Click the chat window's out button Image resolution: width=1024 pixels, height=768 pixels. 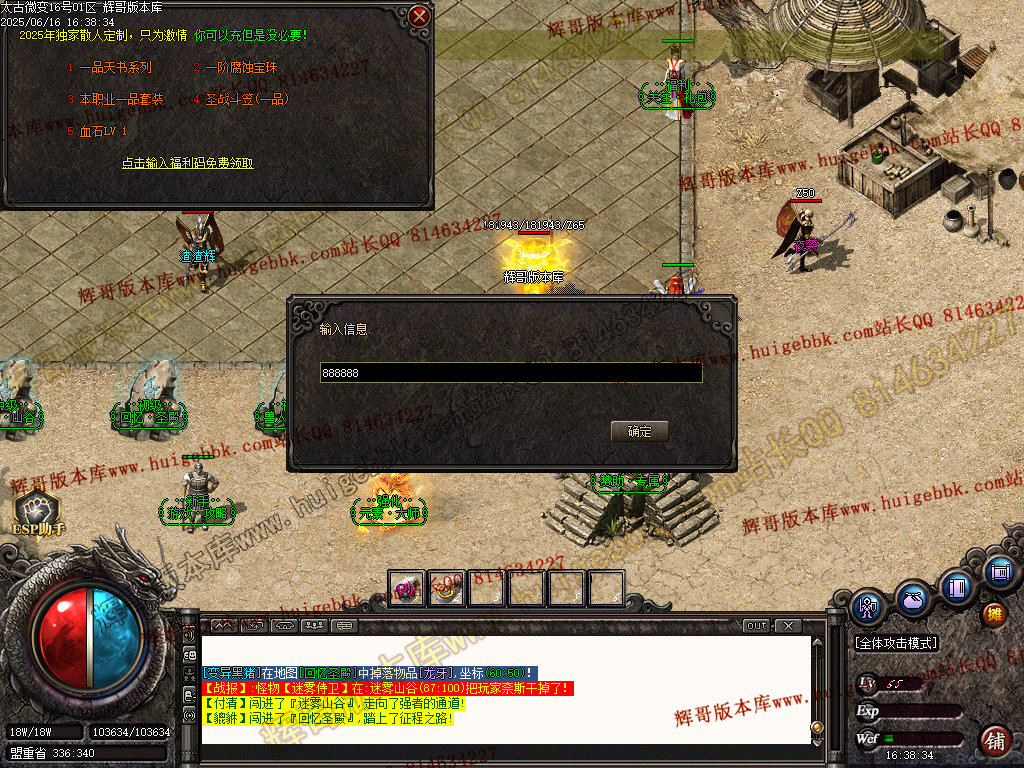[757, 626]
